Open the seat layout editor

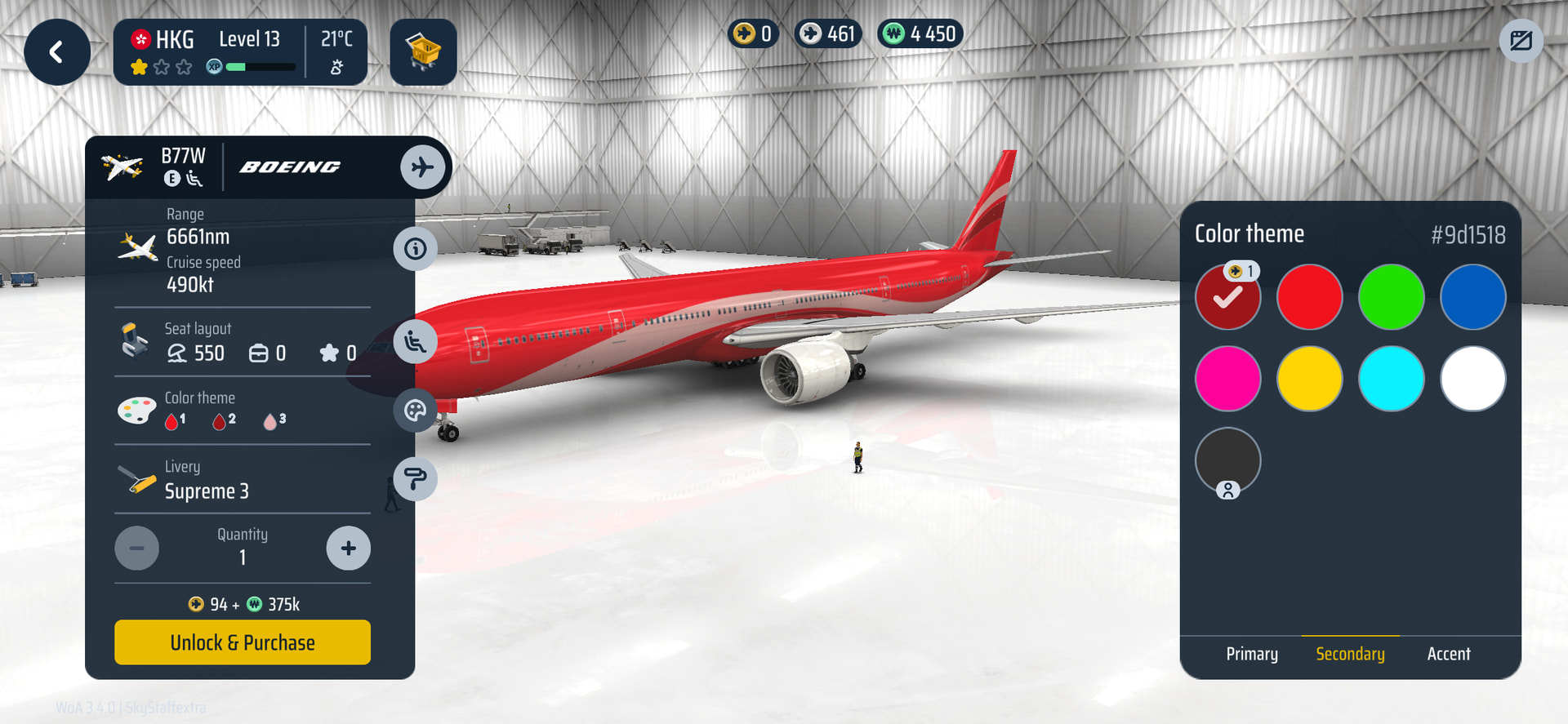pyautogui.click(x=415, y=342)
